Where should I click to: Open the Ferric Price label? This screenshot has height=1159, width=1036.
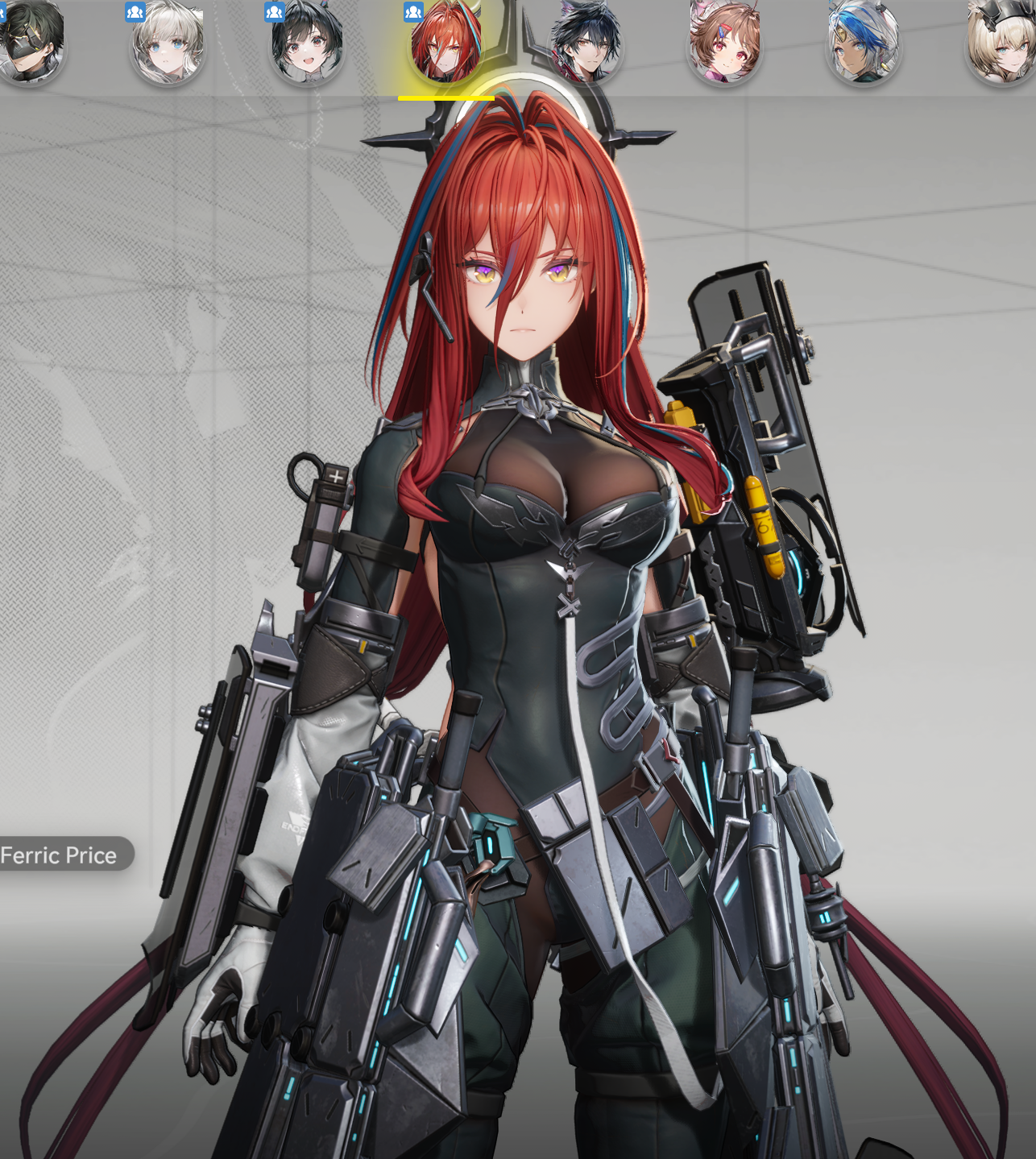point(60,855)
